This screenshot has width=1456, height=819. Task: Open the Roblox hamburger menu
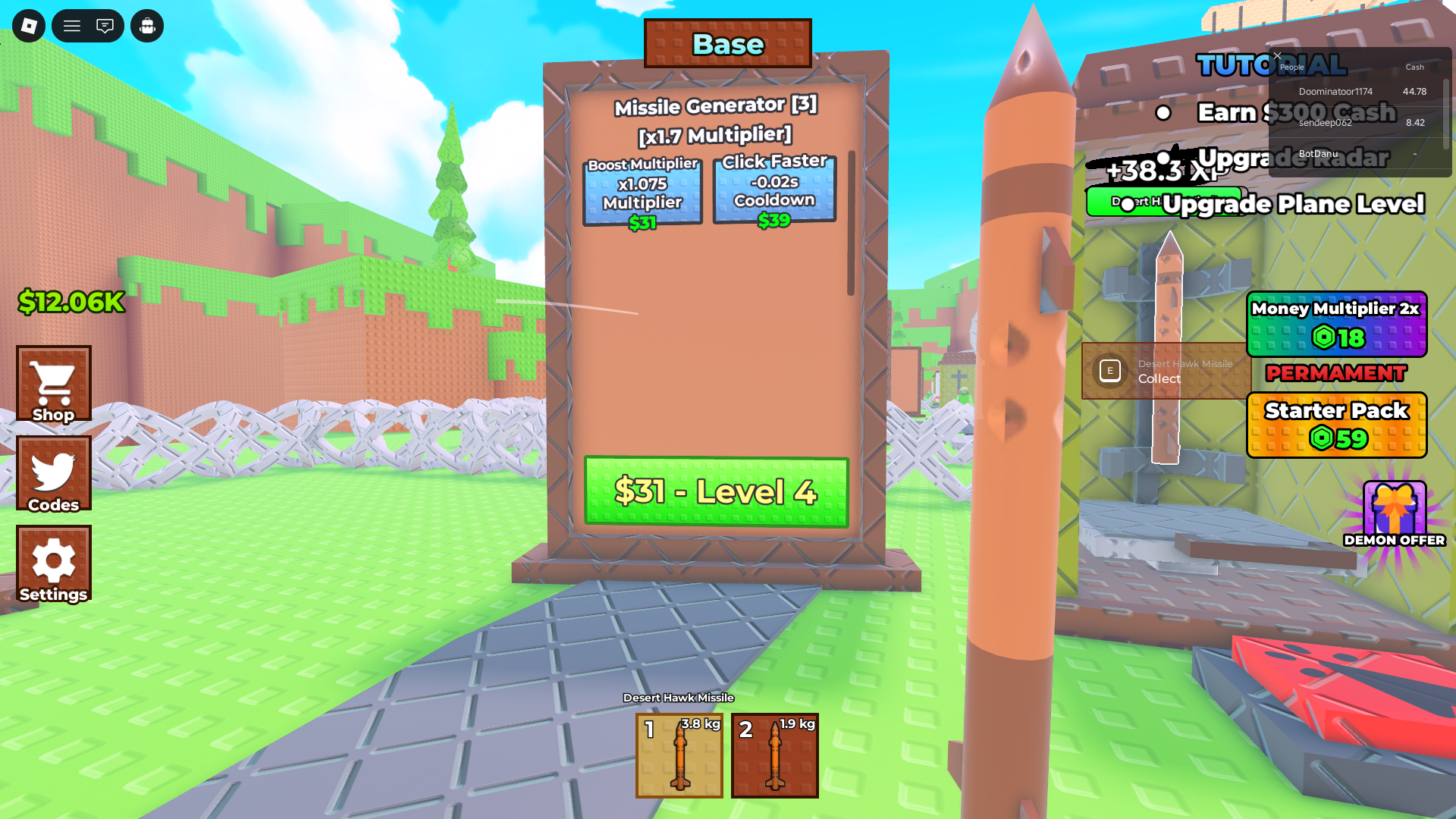pos(72,25)
